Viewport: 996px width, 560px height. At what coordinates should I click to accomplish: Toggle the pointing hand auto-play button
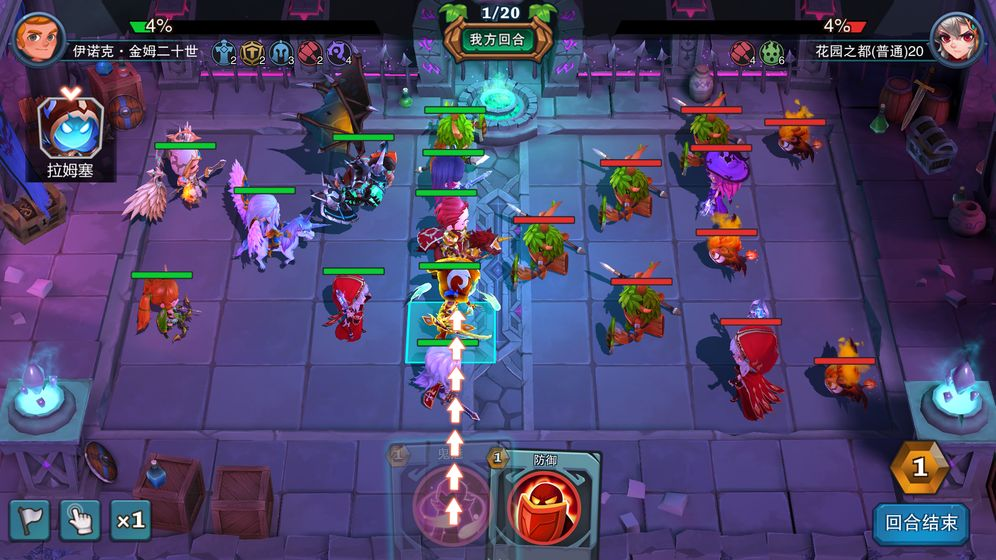[x=79, y=520]
